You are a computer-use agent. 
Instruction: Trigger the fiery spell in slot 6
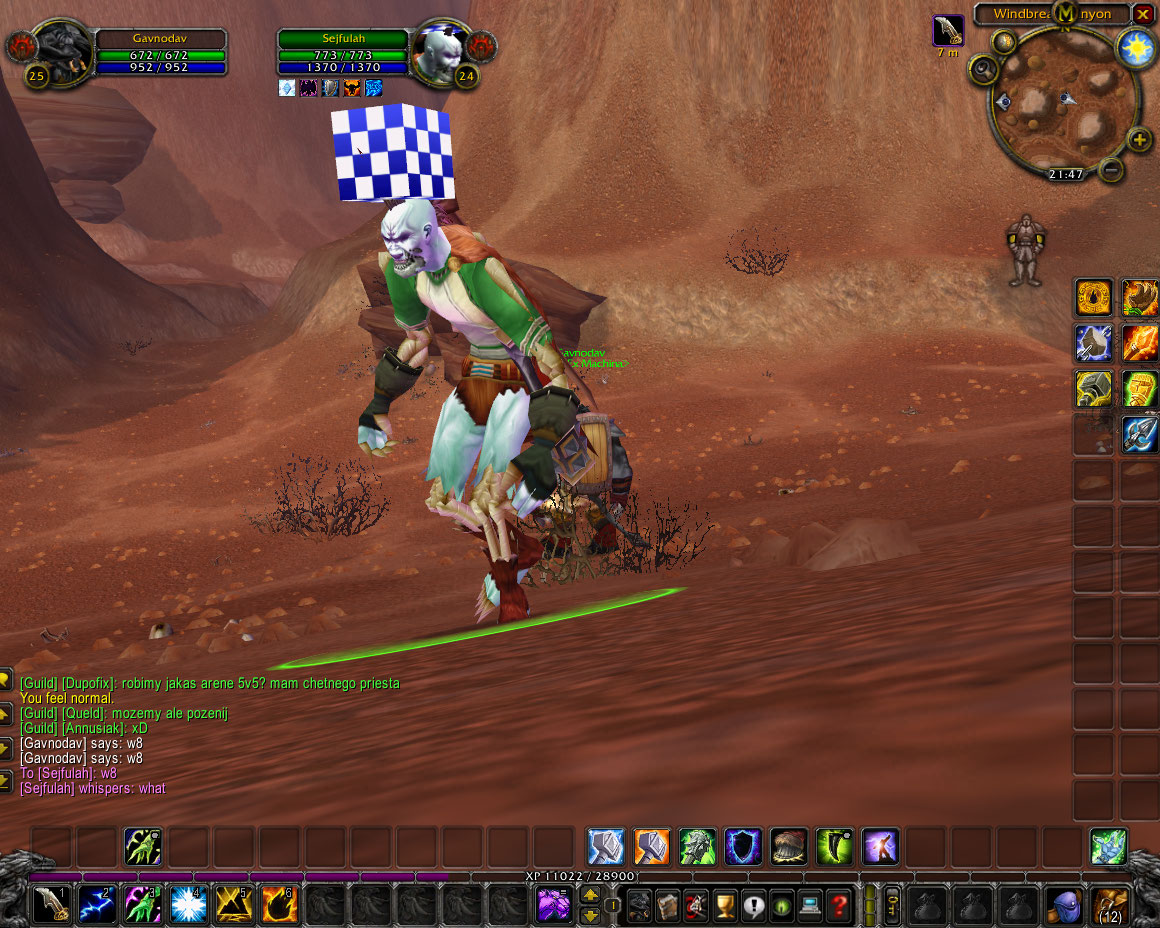280,904
